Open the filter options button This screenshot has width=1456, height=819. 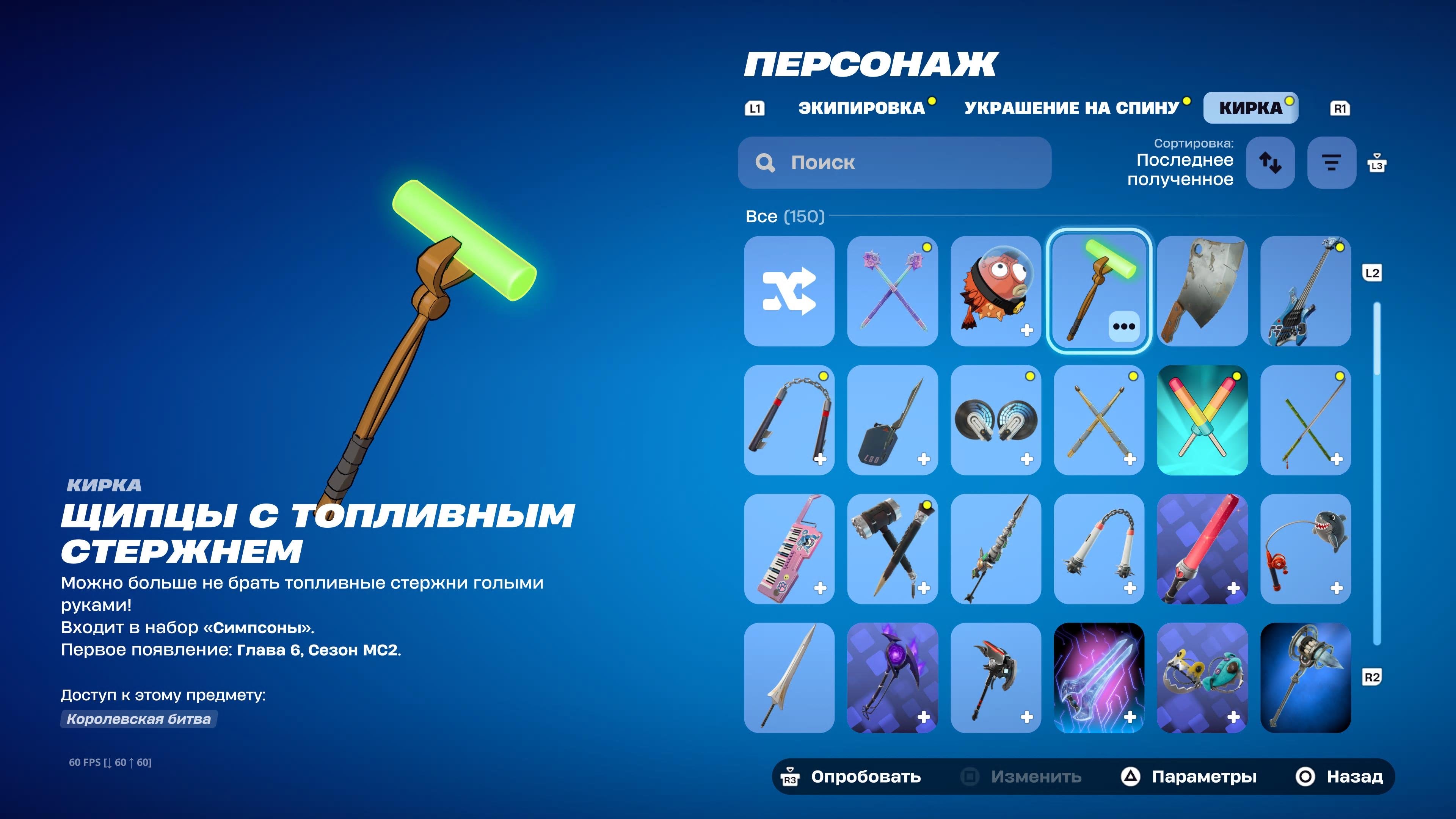(x=1331, y=163)
